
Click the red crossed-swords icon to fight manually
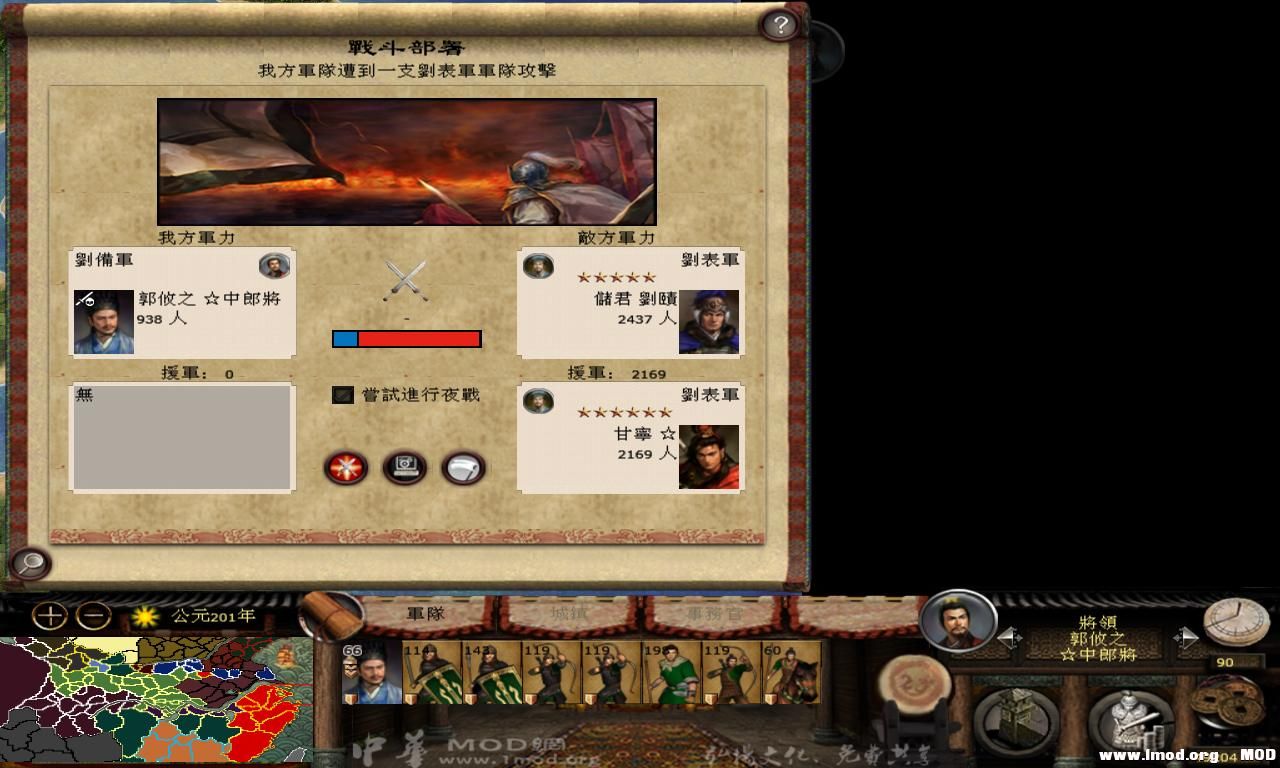343,468
